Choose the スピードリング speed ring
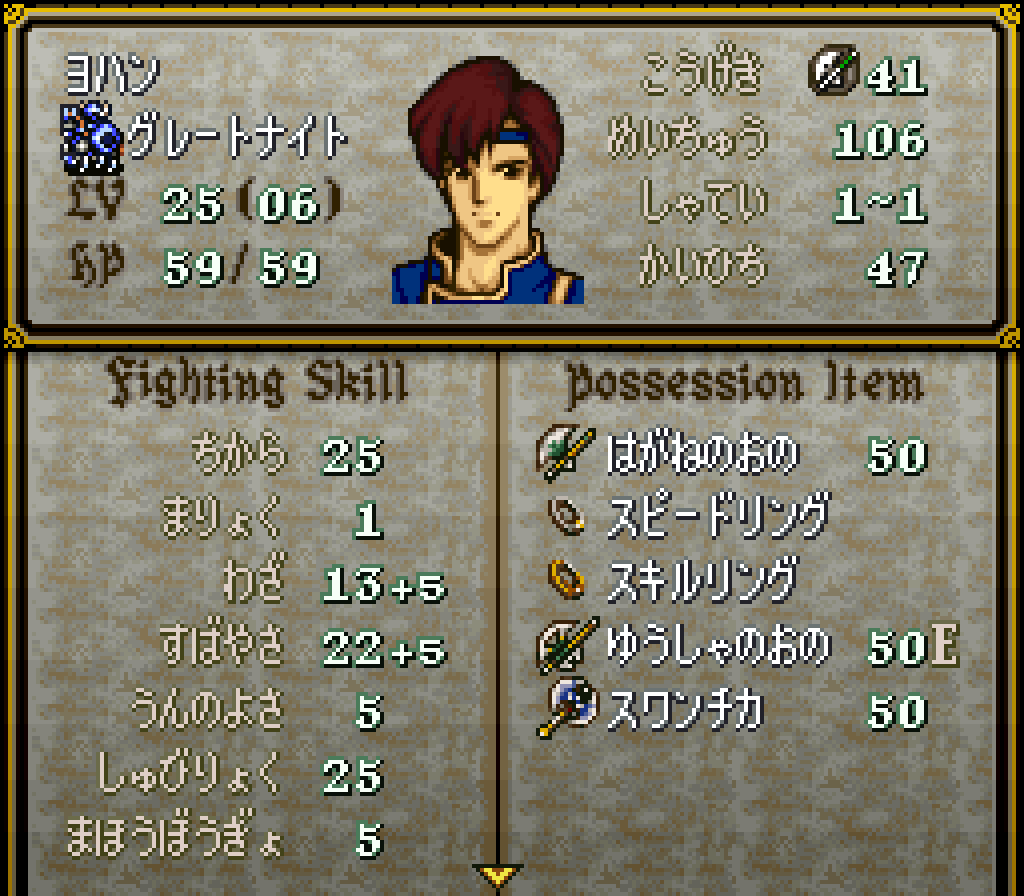1024x896 pixels. tap(717, 518)
